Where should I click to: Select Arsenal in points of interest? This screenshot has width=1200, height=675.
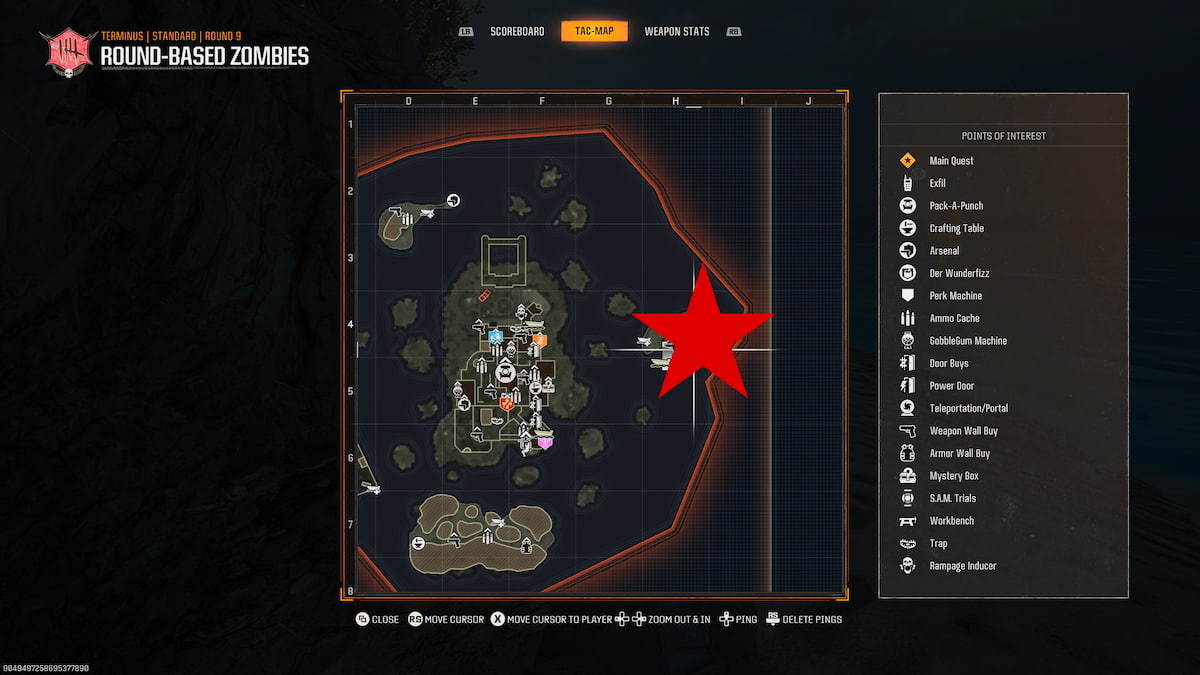pyautogui.click(x=944, y=251)
